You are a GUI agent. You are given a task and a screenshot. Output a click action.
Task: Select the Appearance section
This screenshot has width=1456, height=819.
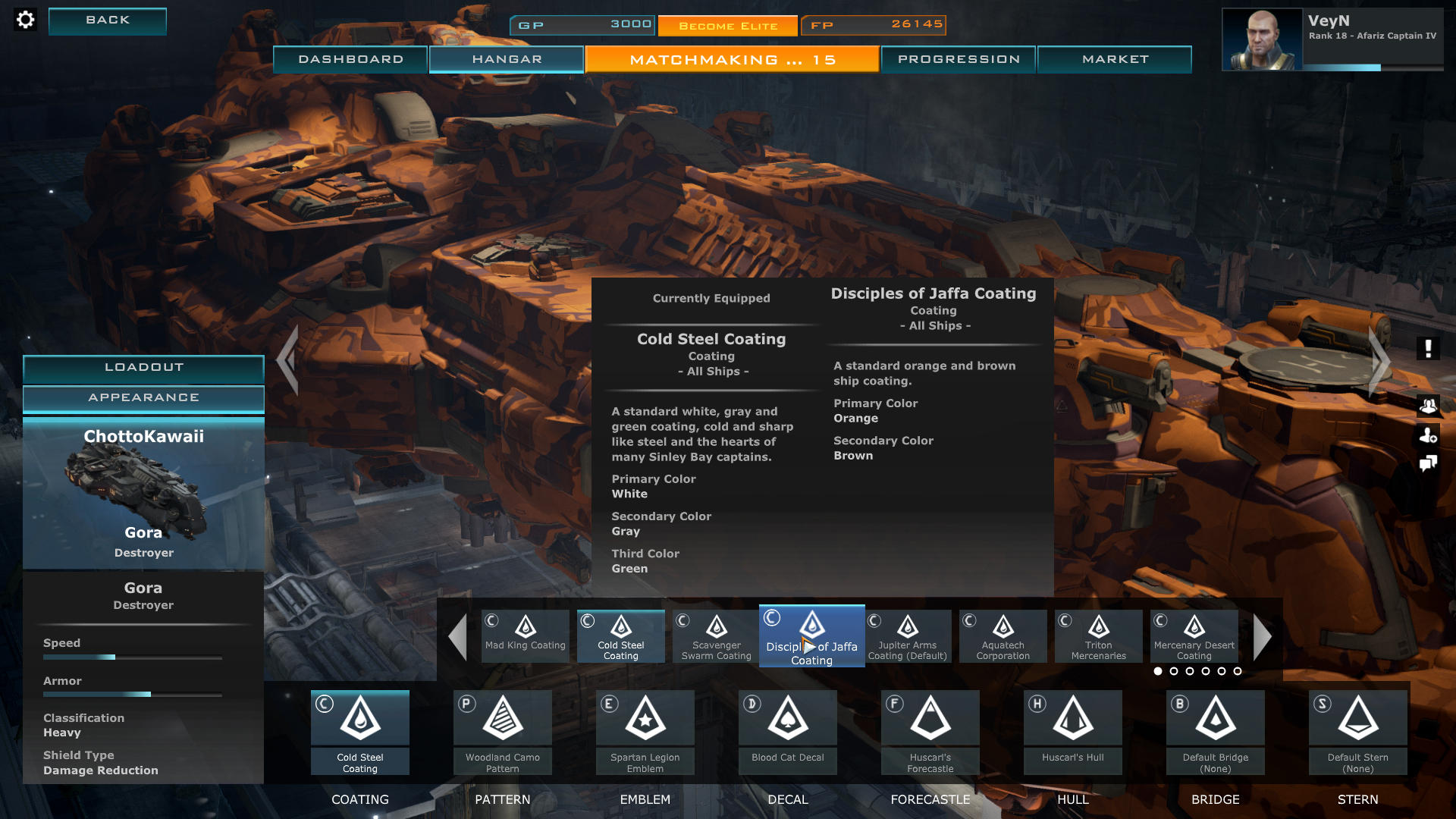pos(143,398)
